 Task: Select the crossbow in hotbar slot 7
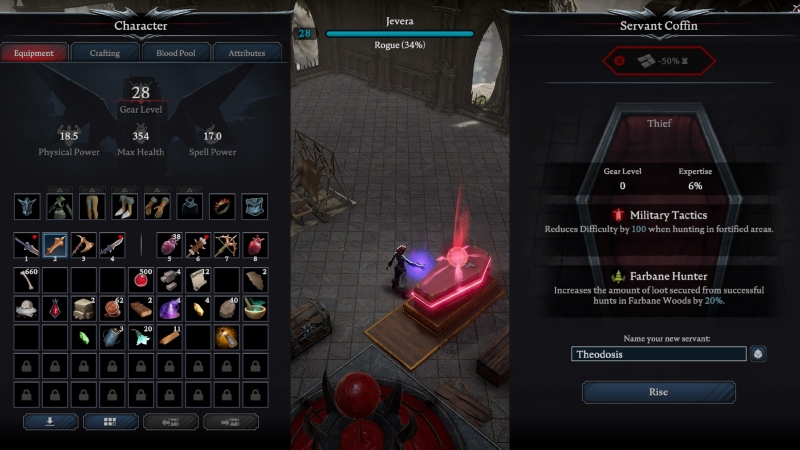(x=228, y=246)
